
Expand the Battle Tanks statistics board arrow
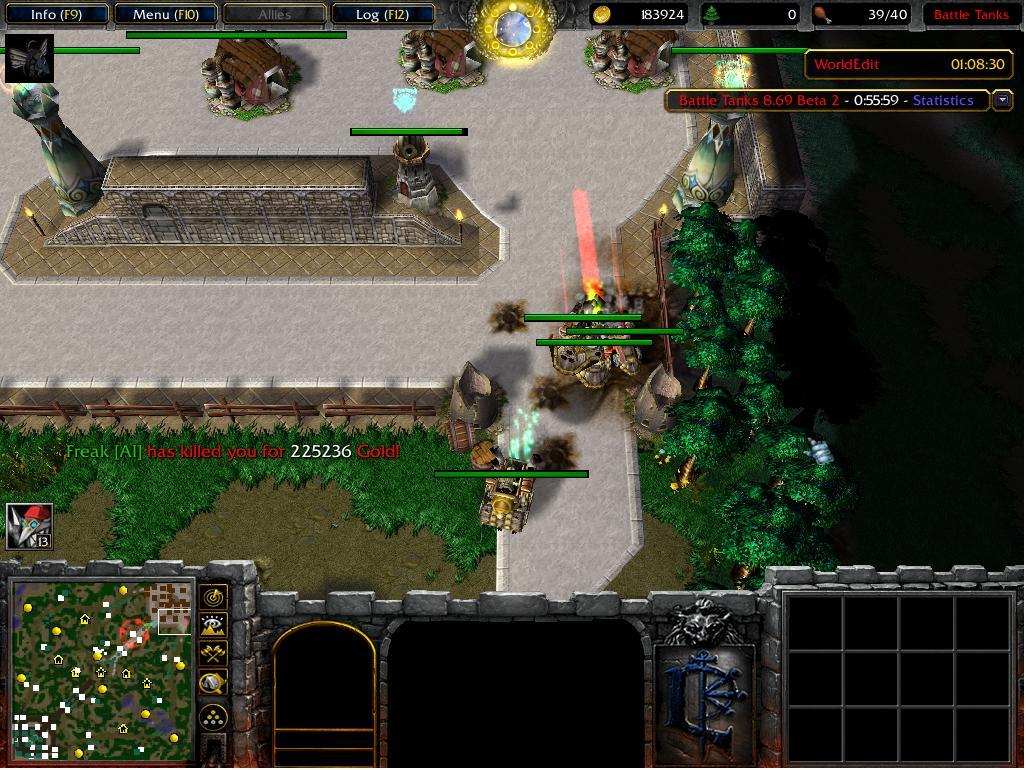[1002, 100]
